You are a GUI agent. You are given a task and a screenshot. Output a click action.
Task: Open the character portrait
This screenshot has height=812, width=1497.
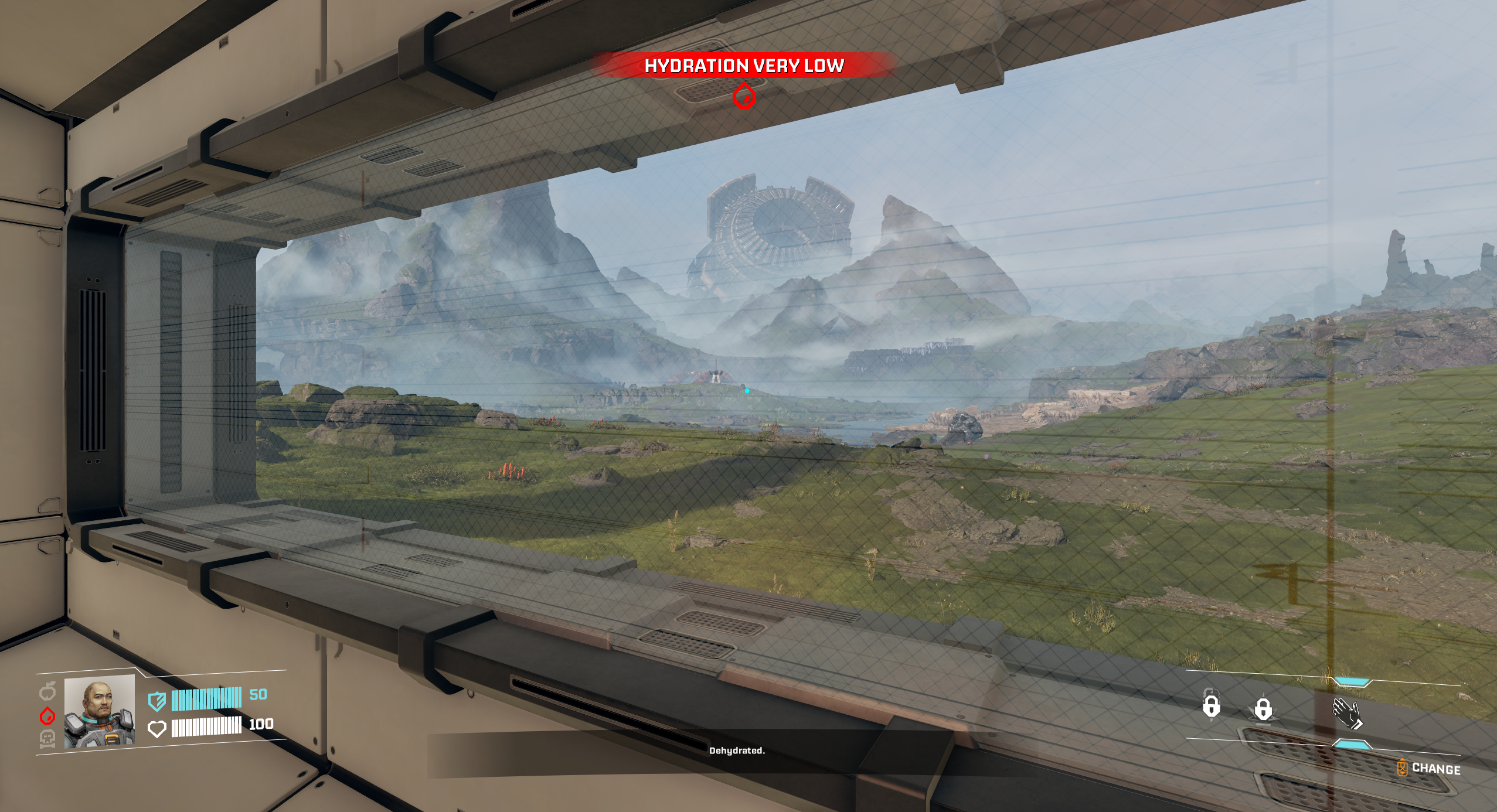99,711
